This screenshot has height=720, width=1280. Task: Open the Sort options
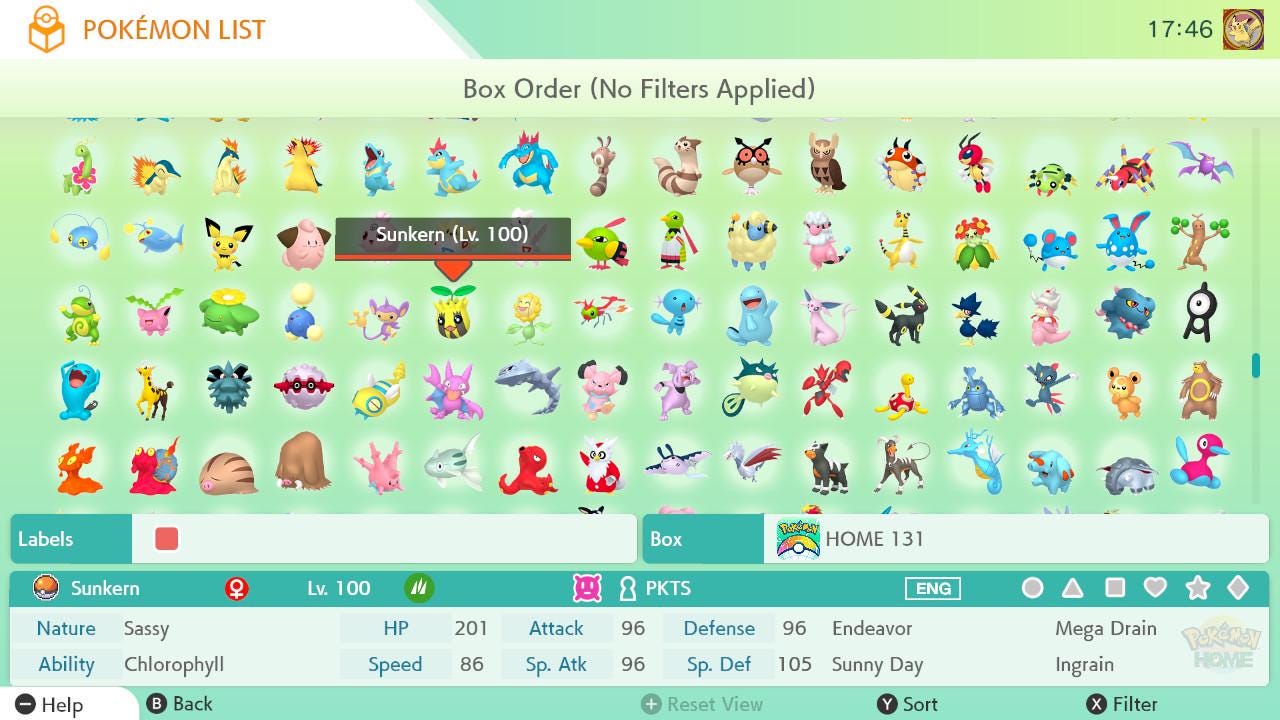coord(909,704)
